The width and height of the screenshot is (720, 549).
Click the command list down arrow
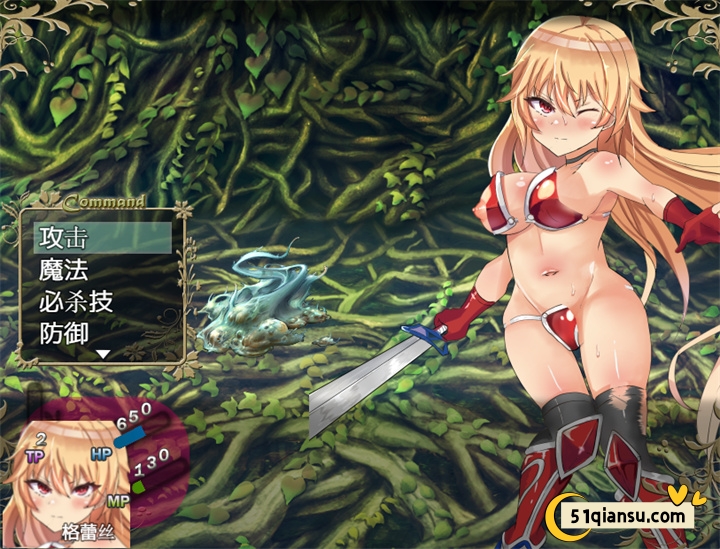[x=103, y=354]
